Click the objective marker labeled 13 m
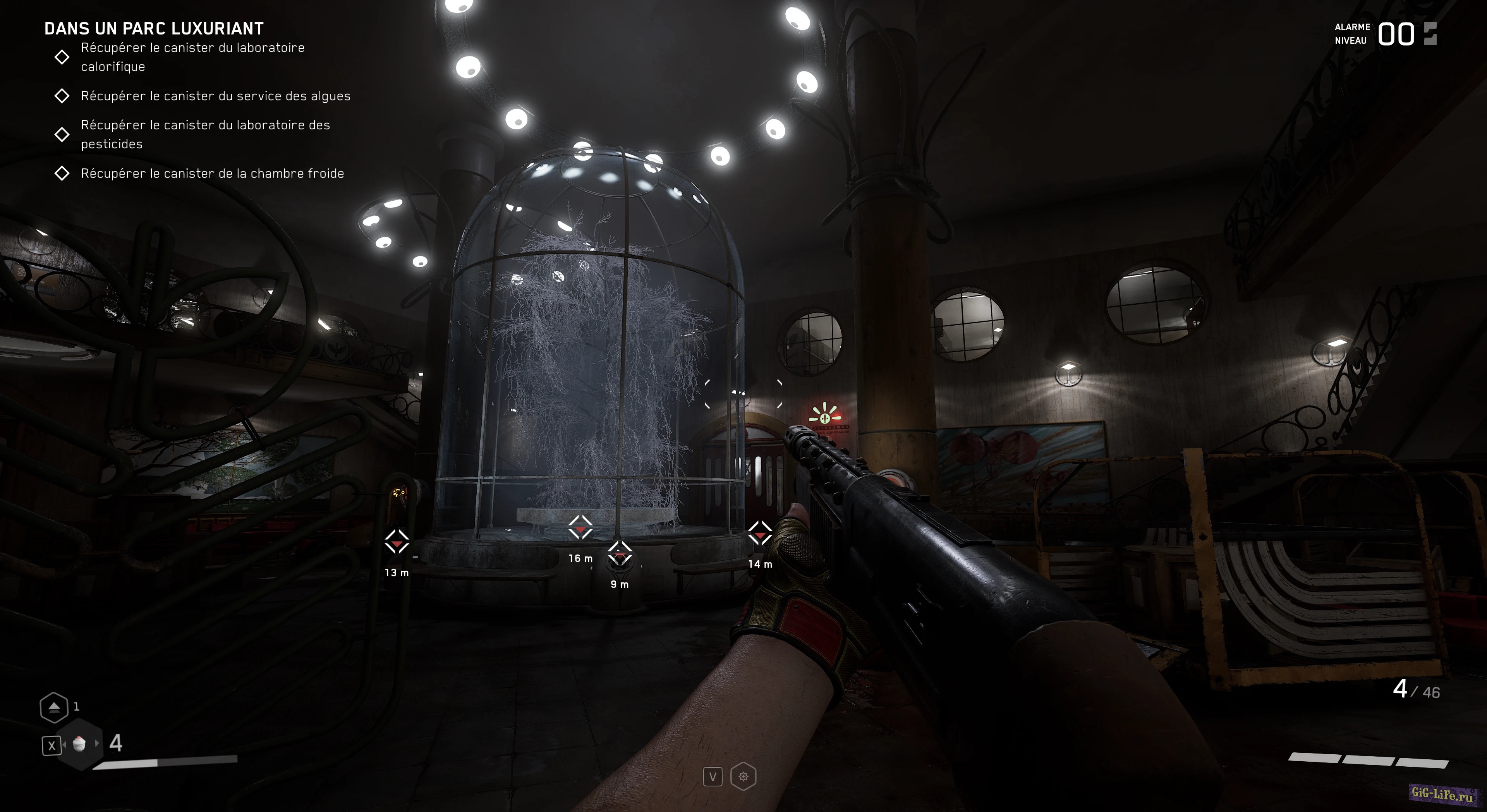Viewport: 1487px width, 812px height. click(397, 542)
